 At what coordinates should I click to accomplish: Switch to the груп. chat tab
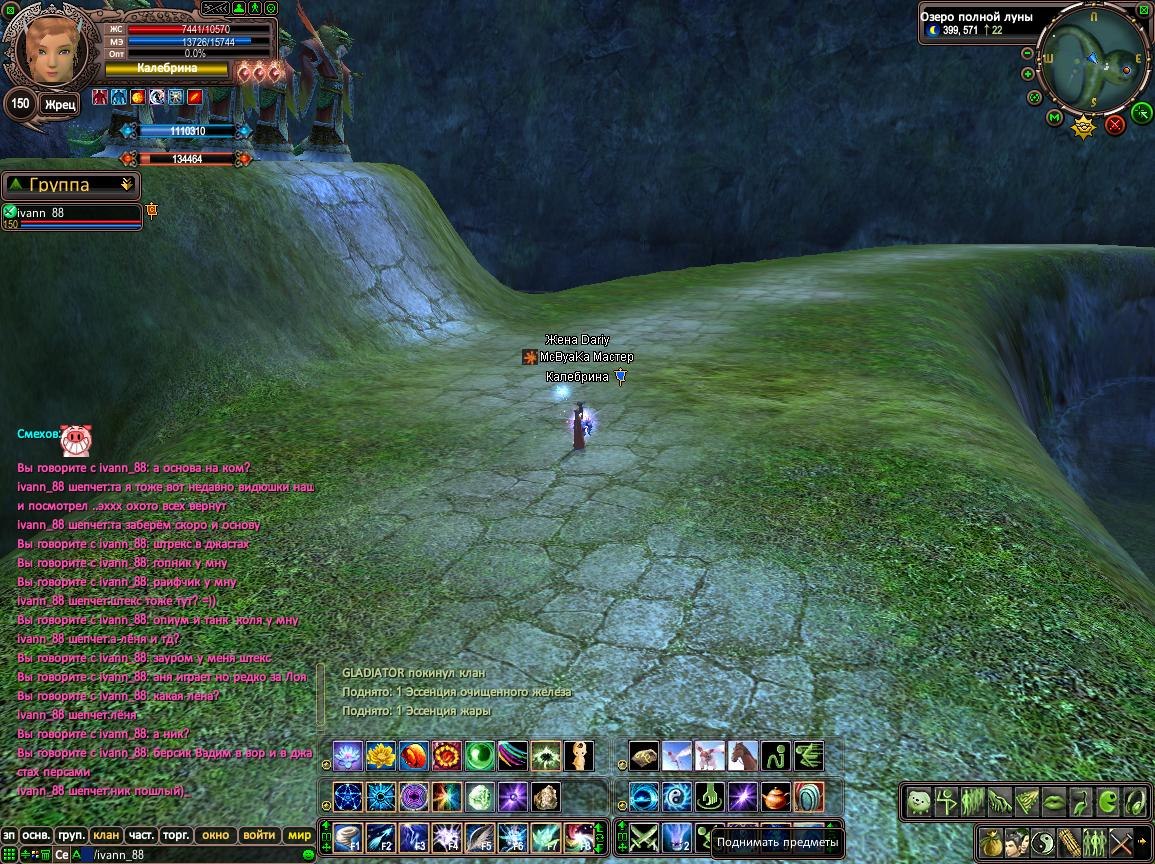click(x=70, y=835)
